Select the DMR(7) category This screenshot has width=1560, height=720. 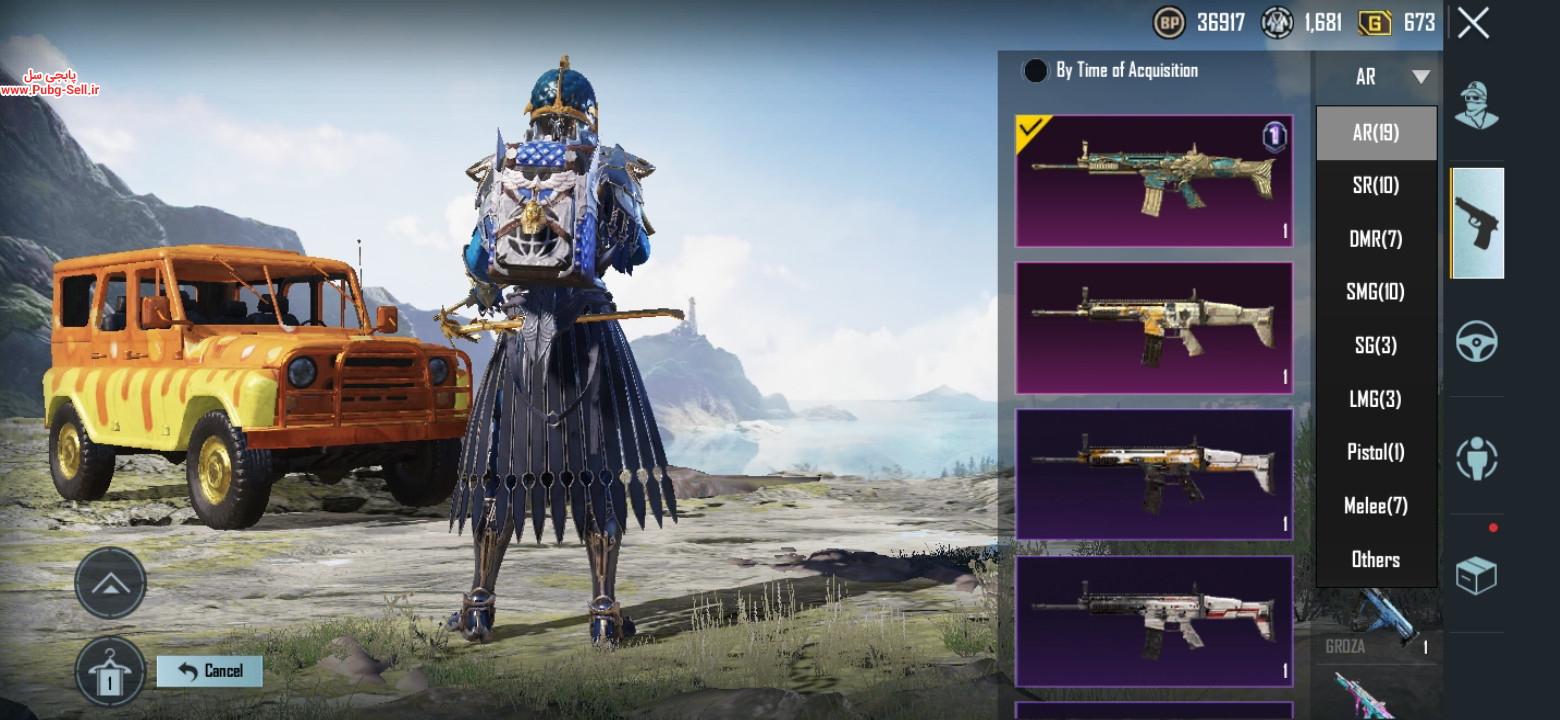[1376, 239]
